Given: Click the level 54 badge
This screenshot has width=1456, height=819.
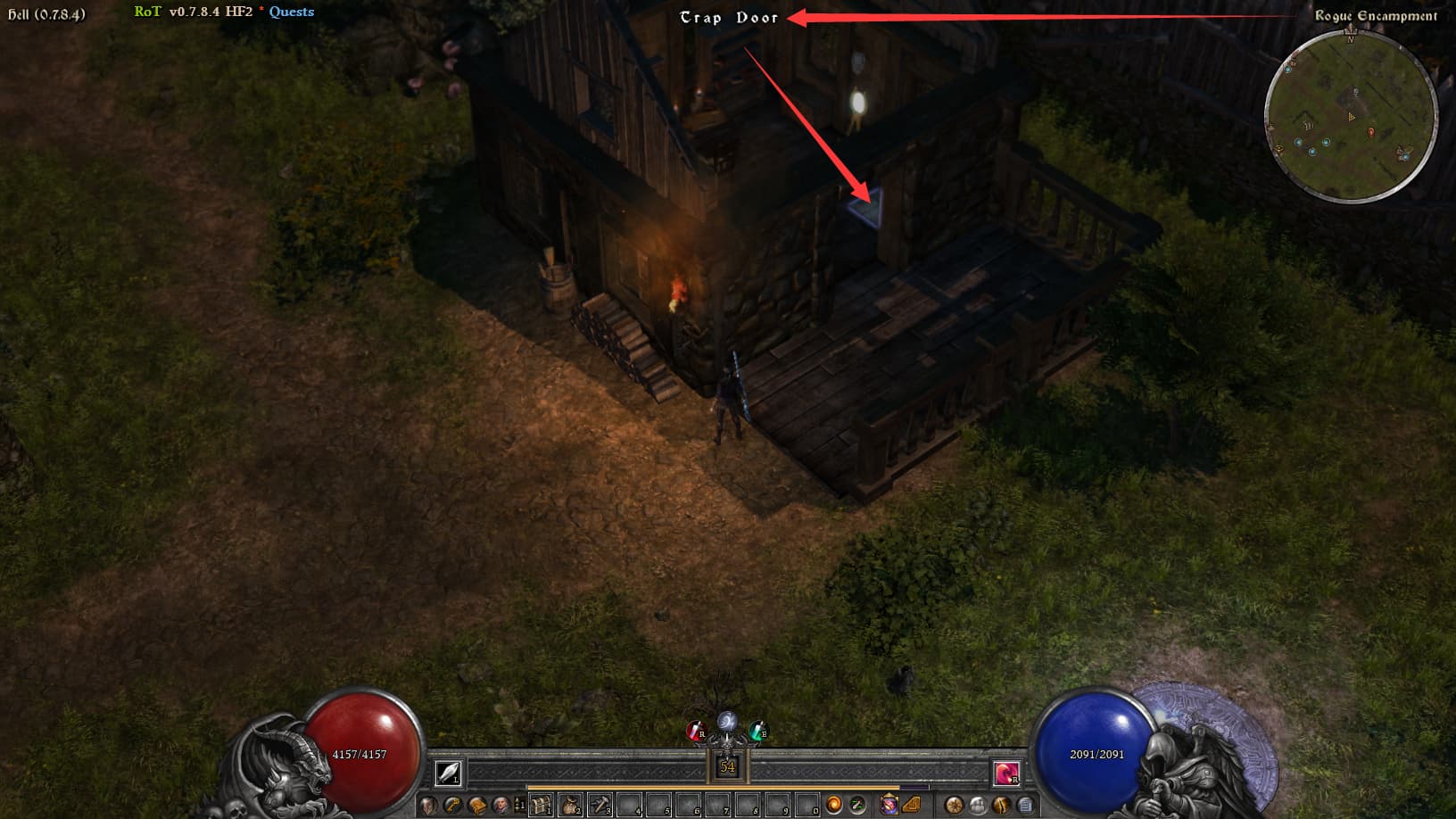Looking at the screenshot, I should [x=727, y=766].
